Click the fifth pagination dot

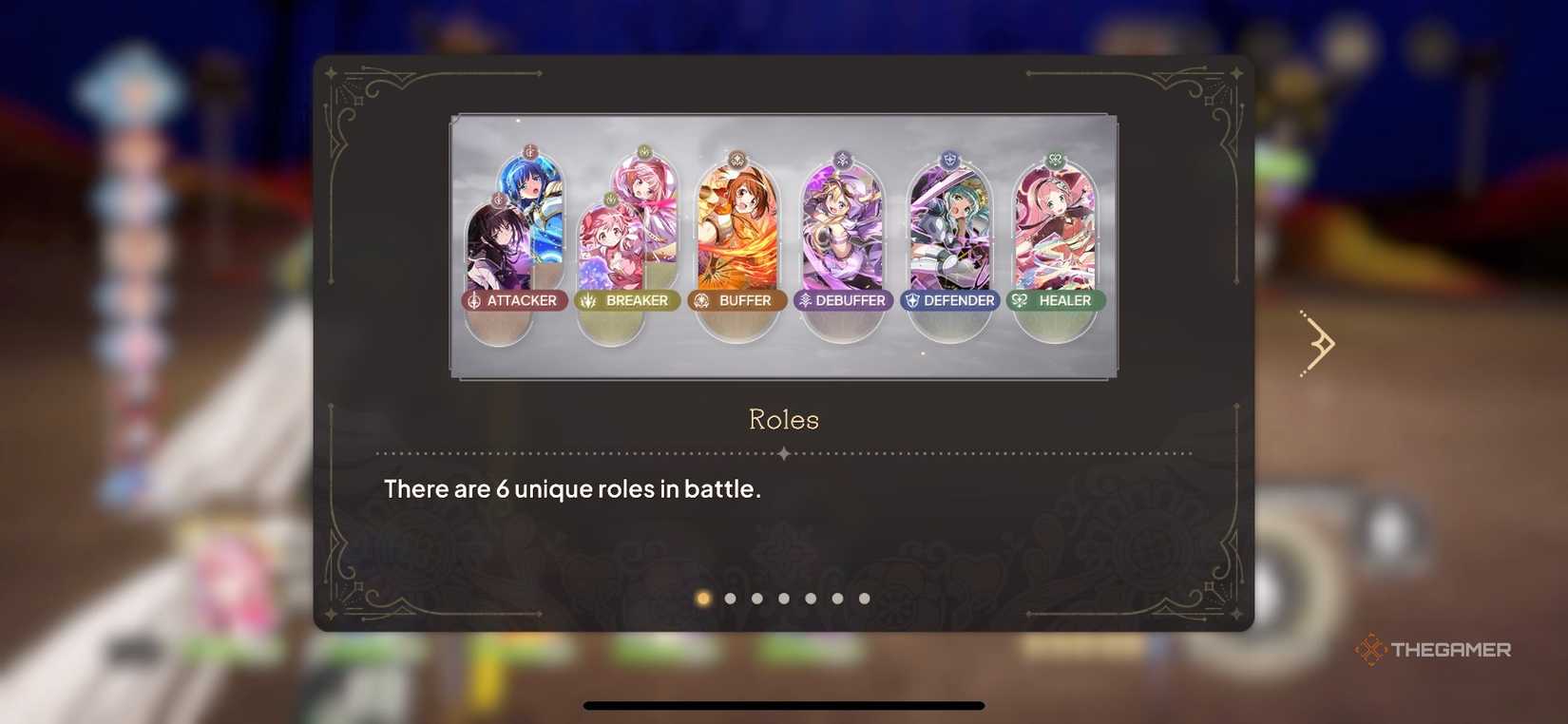coord(810,598)
